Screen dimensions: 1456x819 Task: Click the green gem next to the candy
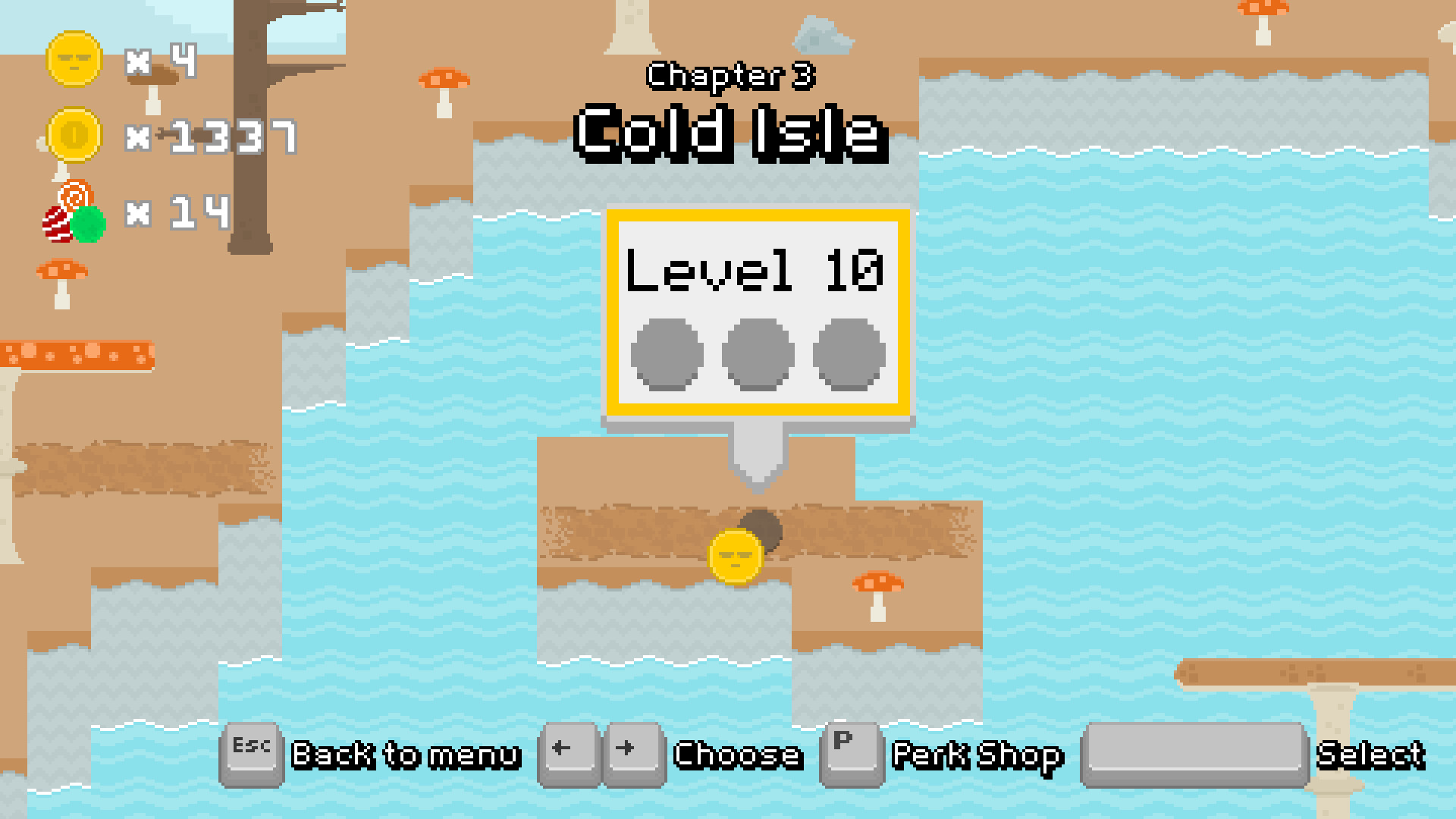pyautogui.click(x=89, y=224)
